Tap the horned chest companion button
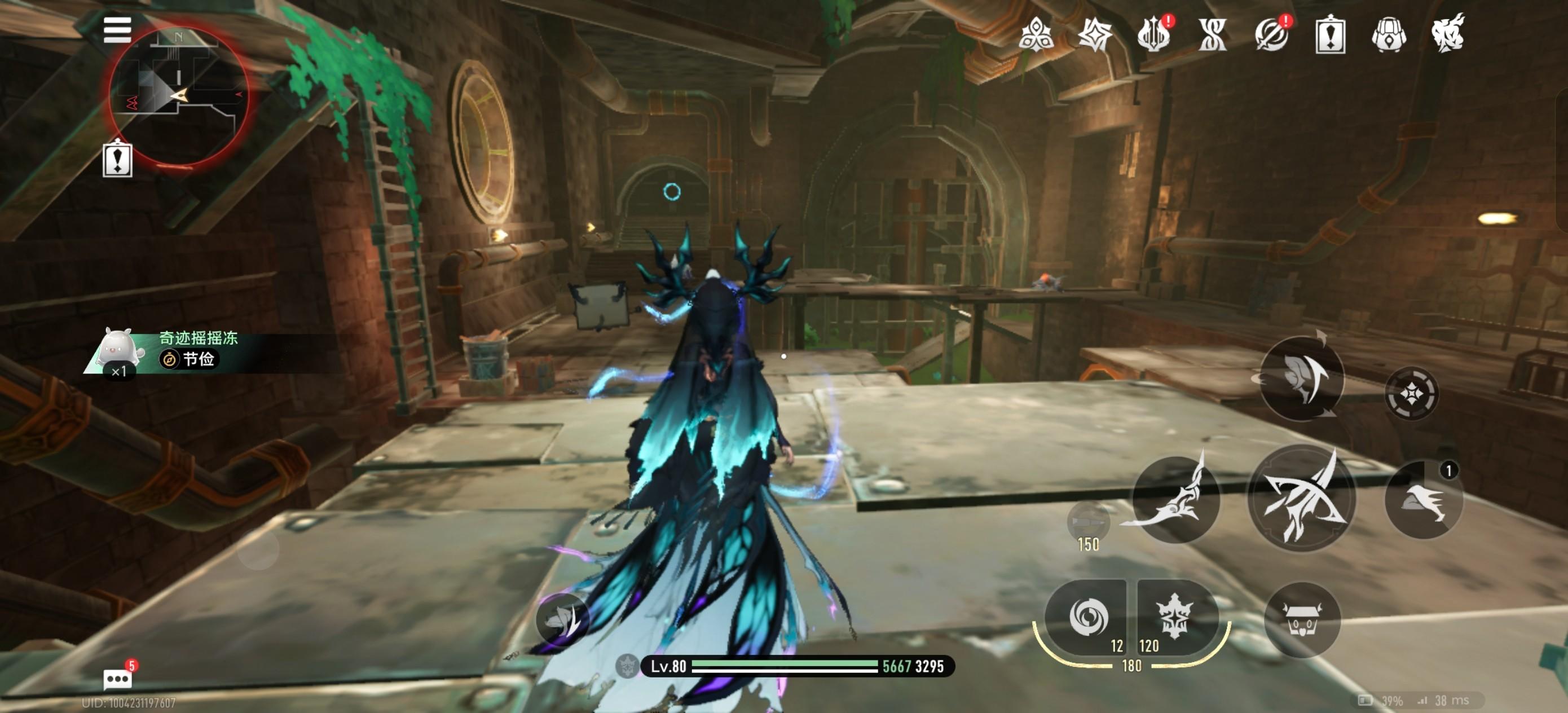The image size is (1568, 713). (1302, 620)
